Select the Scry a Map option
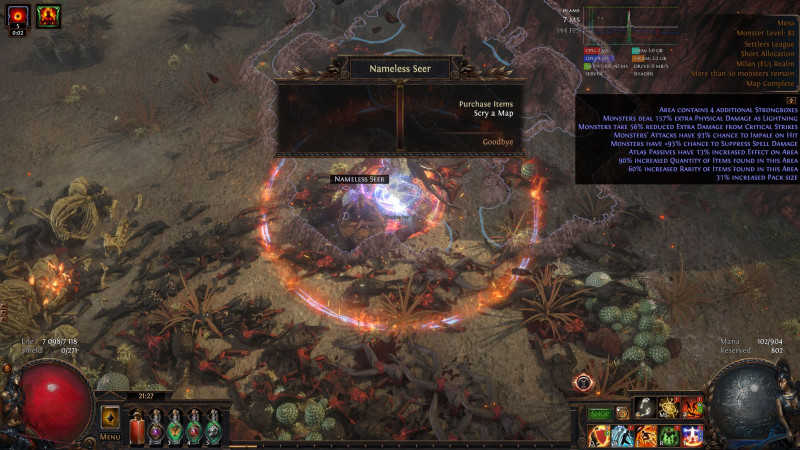The image size is (800, 450). tap(493, 114)
